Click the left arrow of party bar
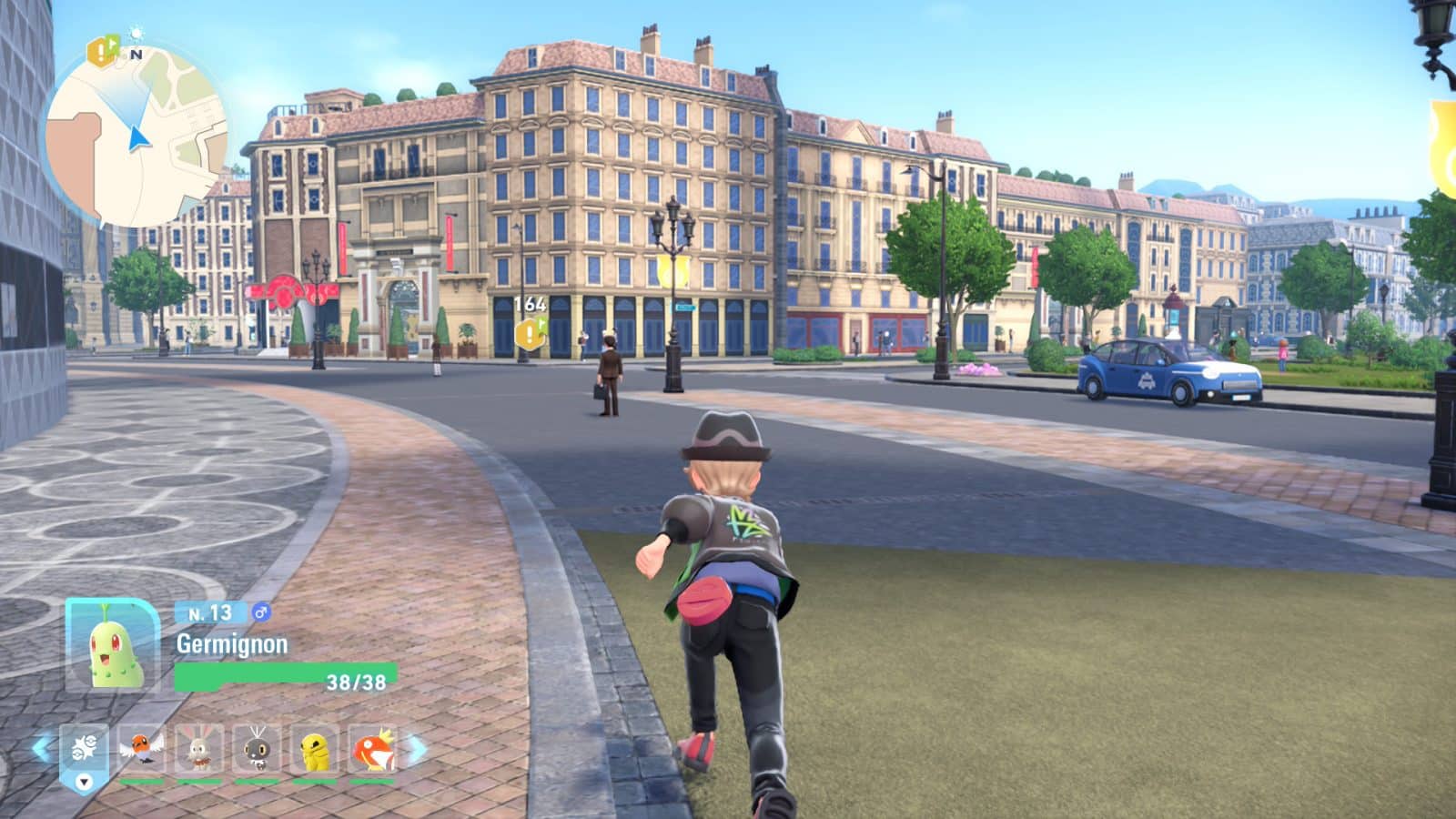The height and width of the screenshot is (819, 1456). coord(42,749)
